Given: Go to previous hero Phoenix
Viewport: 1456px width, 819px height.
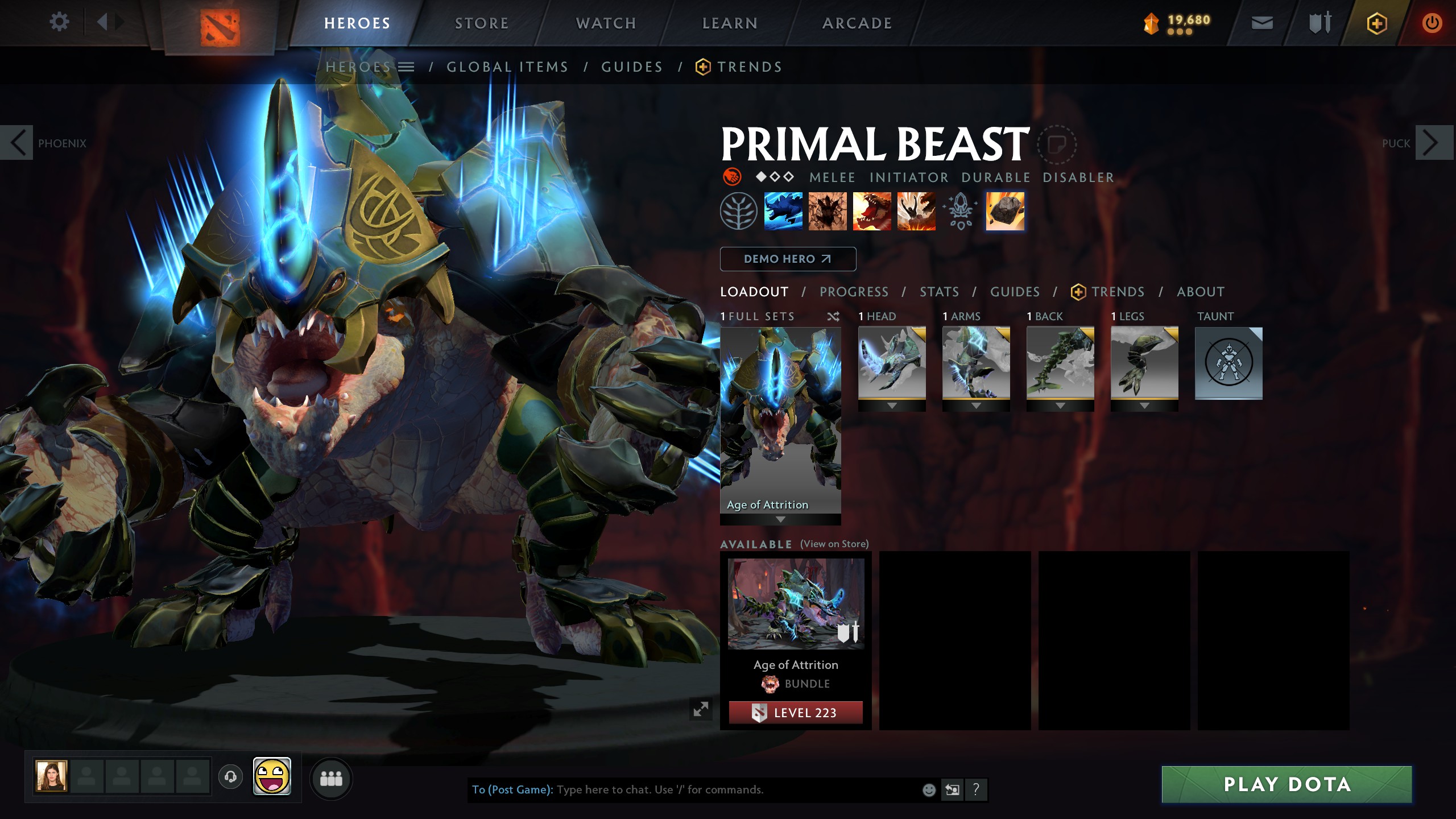Looking at the screenshot, I should click(x=18, y=143).
